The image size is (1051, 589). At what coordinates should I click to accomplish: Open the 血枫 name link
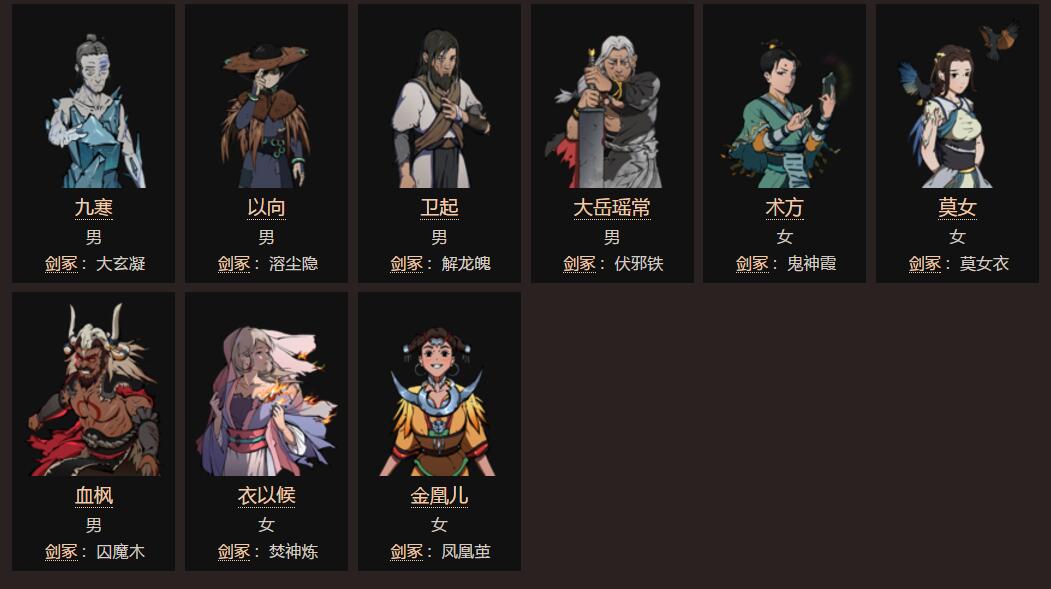[x=93, y=496]
